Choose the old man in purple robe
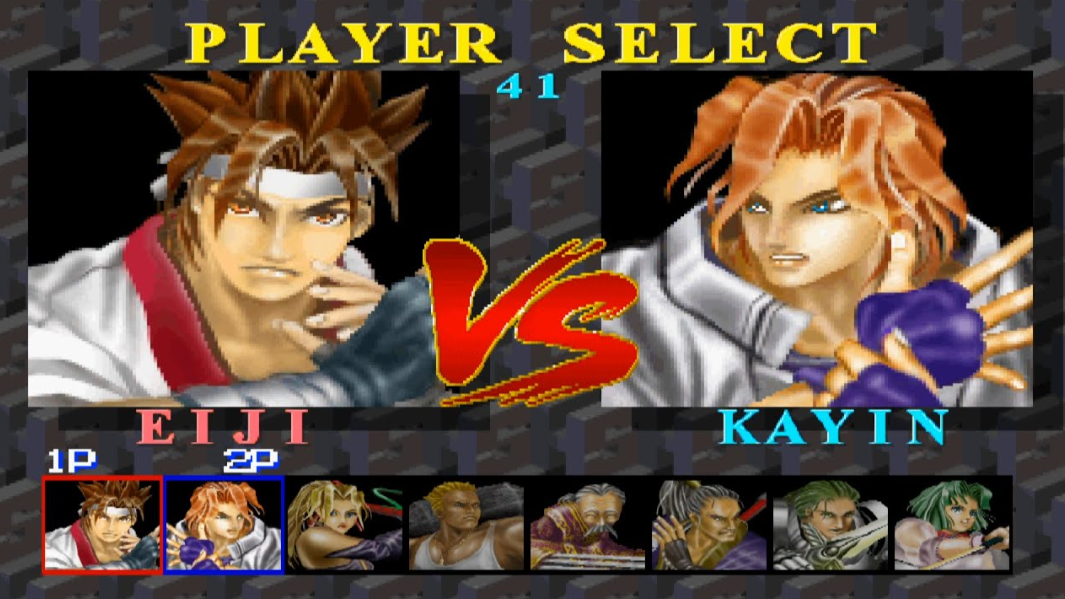Screen dimensions: 1065x599 point(588,524)
